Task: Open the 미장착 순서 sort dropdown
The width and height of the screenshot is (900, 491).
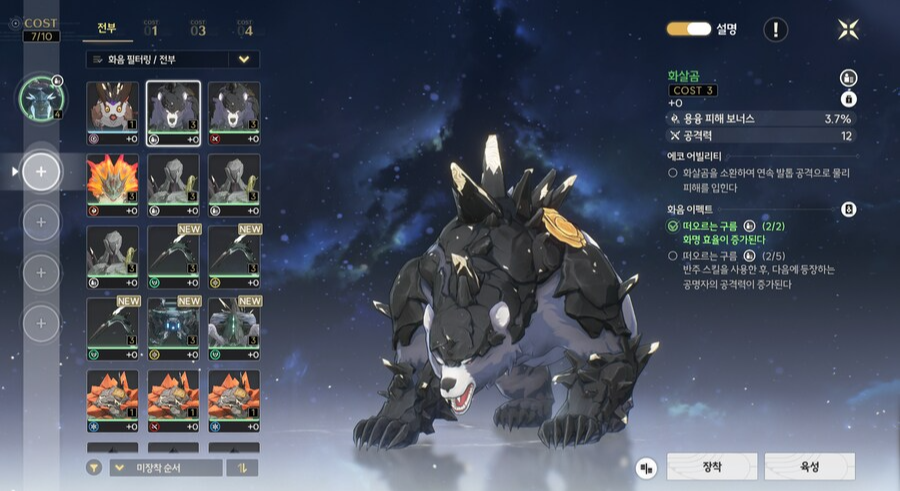Action: point(166,467)
